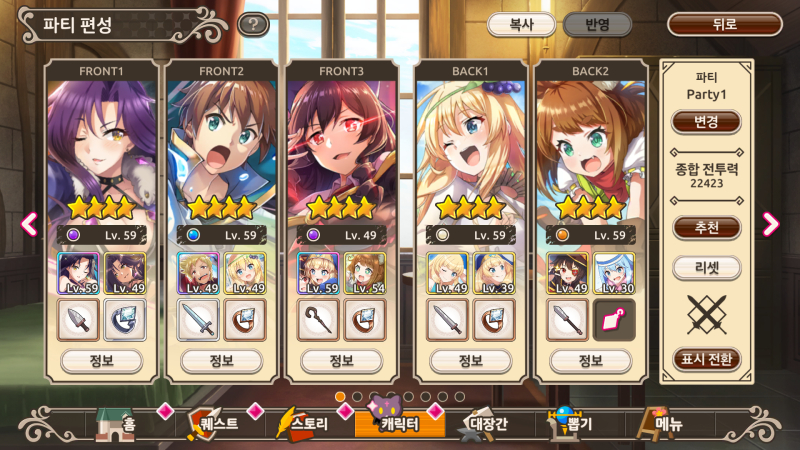Go back with the 뒤로 button
This screenshot has height=450, width=800.
pyautogui.click(x=725, y=25)
